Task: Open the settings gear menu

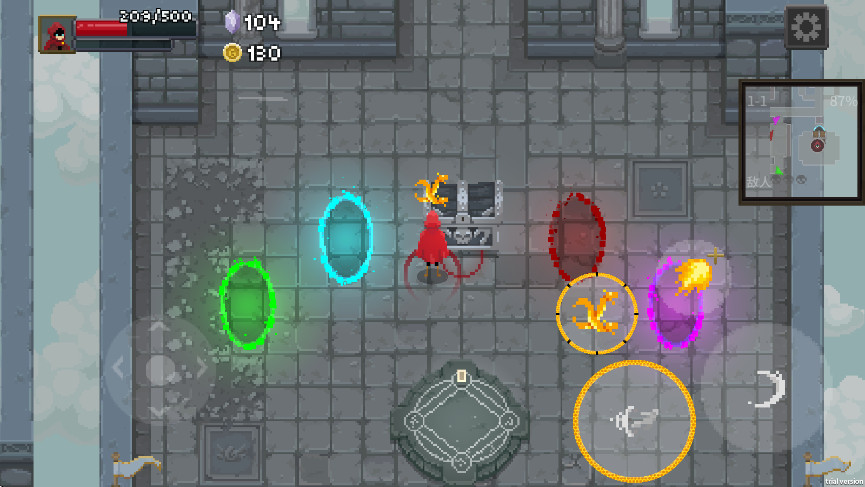Action: coord(805,27)
